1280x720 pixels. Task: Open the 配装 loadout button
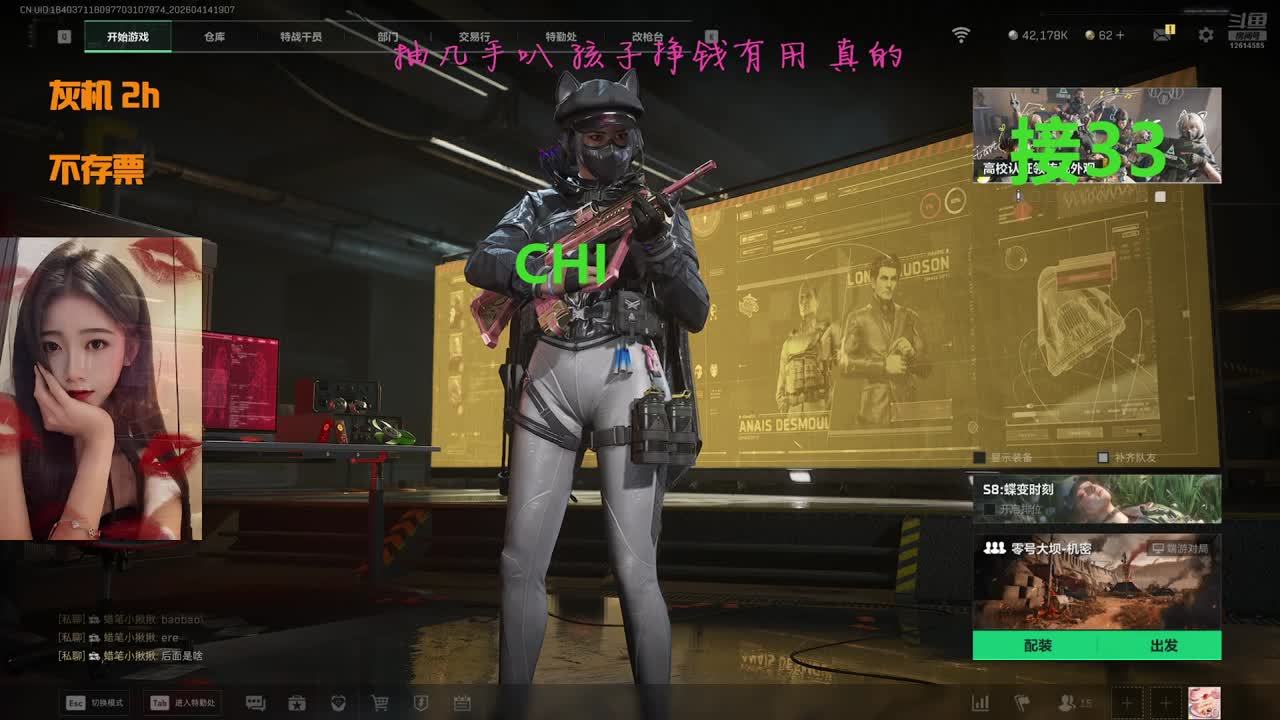(x=1038, y=646)
